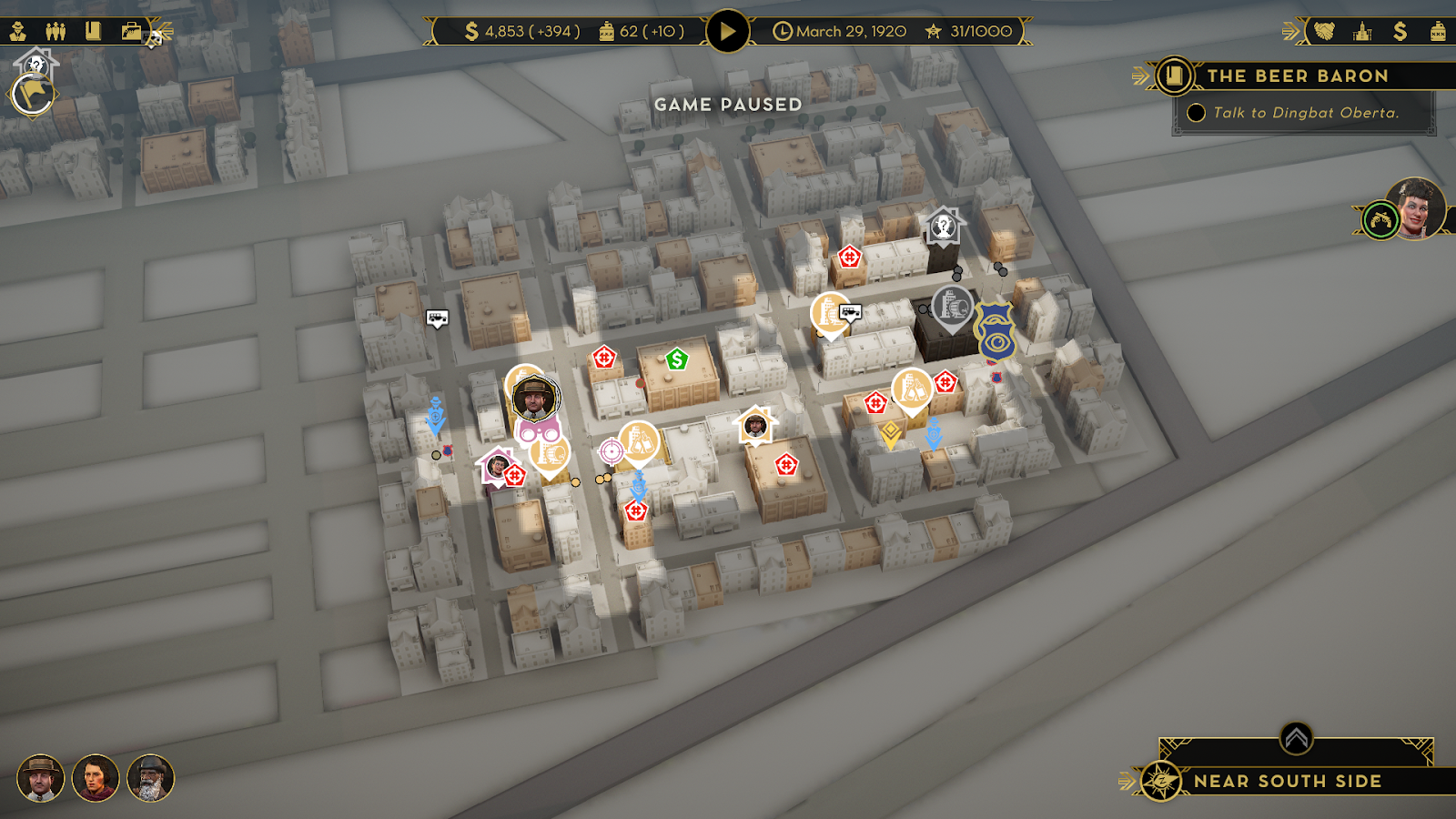1456x819 pixels.
Task: Select the female boss portrait on right edge
Action: (x=1416, y=208)
